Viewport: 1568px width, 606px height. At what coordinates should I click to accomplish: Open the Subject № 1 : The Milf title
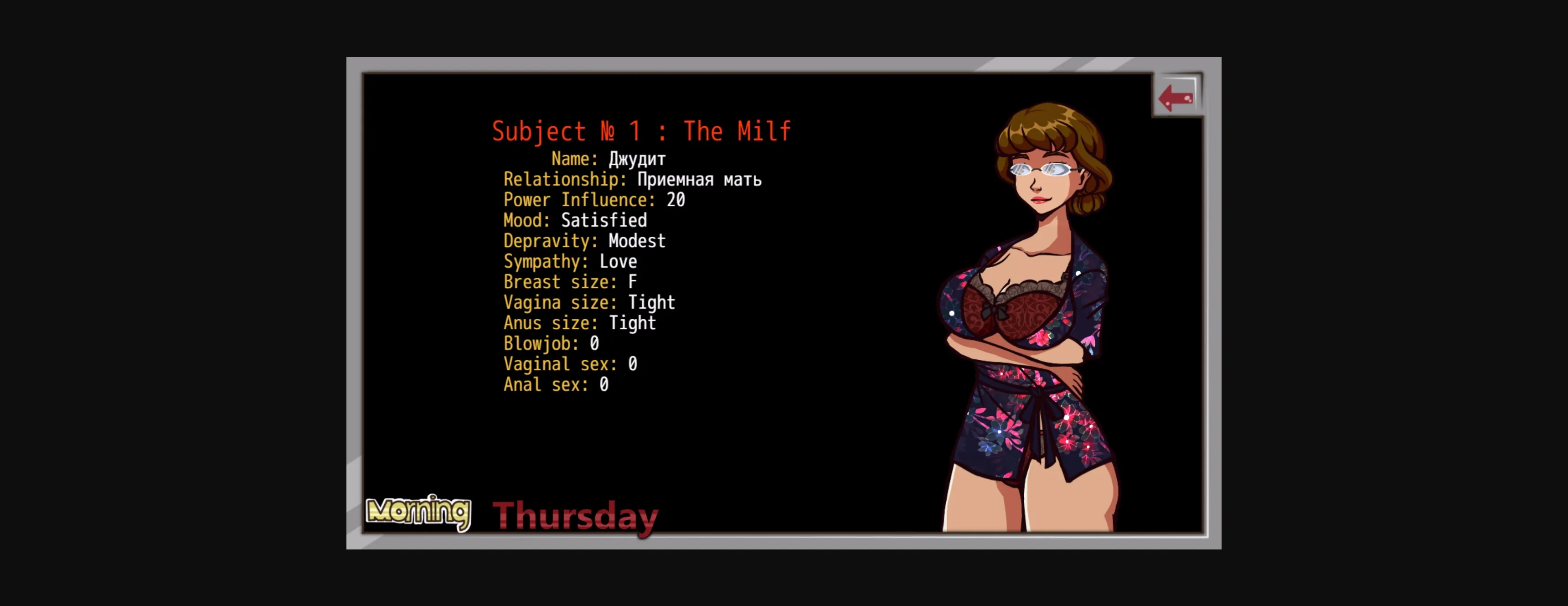coord(642,131)
